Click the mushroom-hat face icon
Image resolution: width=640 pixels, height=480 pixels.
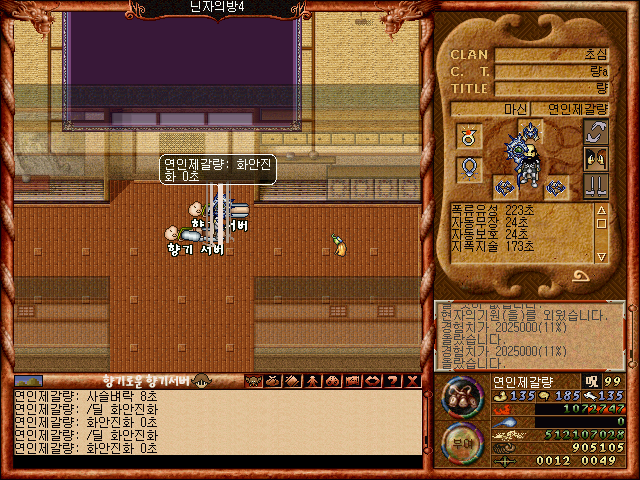tap(202, 380)
